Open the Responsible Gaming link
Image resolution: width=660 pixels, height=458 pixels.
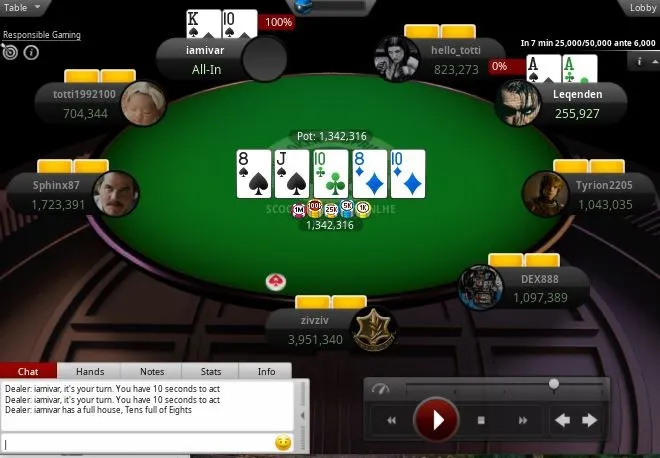coord(42,35)
